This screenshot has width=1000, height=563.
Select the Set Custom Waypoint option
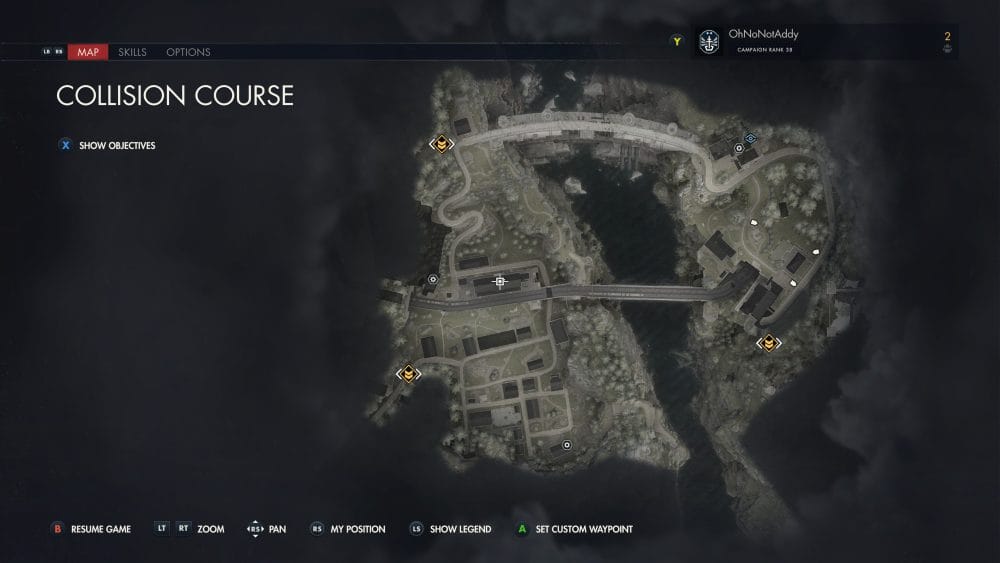click(584, 529)
